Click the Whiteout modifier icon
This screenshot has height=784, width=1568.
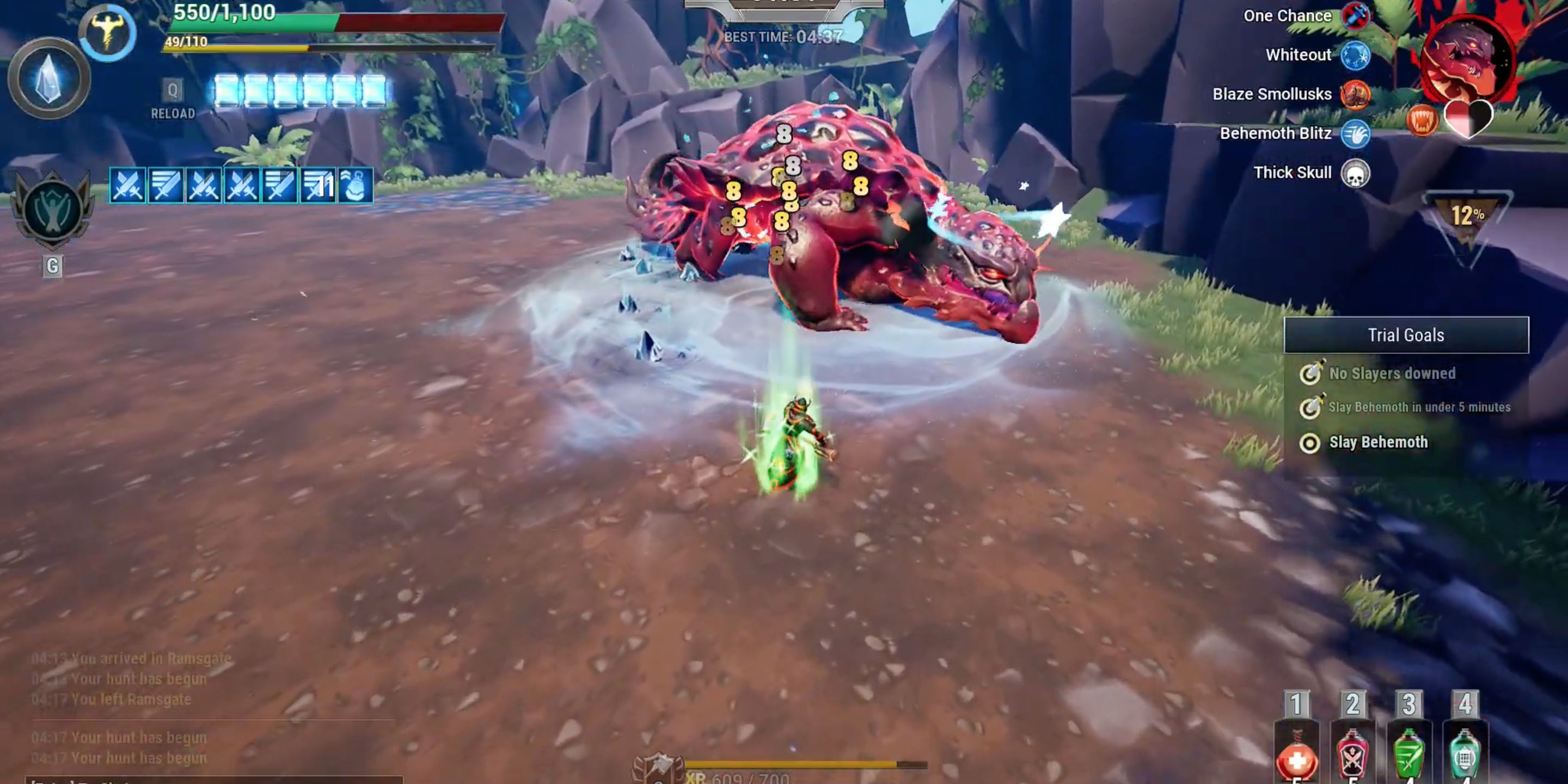1356,55
